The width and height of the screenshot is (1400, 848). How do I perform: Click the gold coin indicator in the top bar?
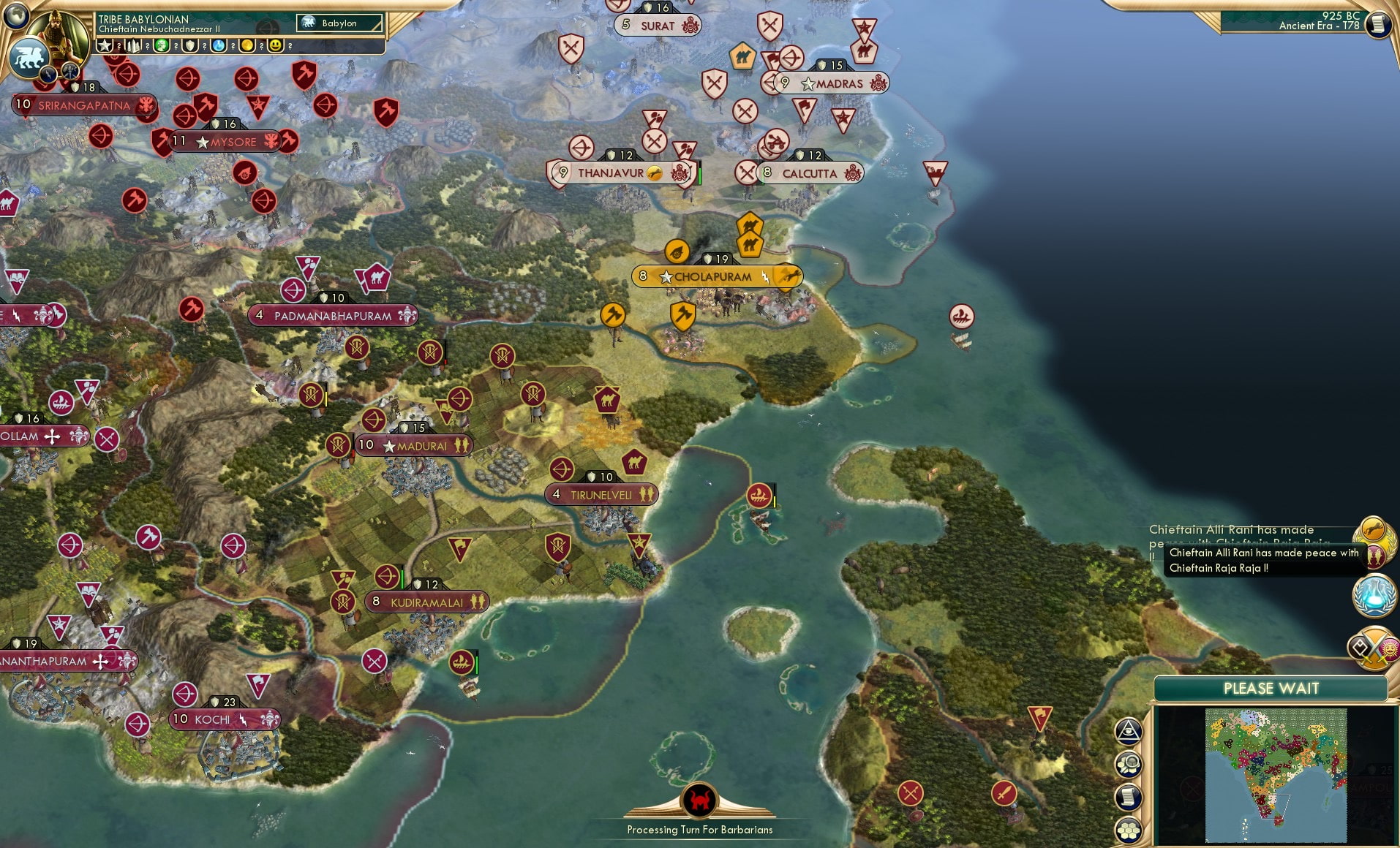pos(247,46)
